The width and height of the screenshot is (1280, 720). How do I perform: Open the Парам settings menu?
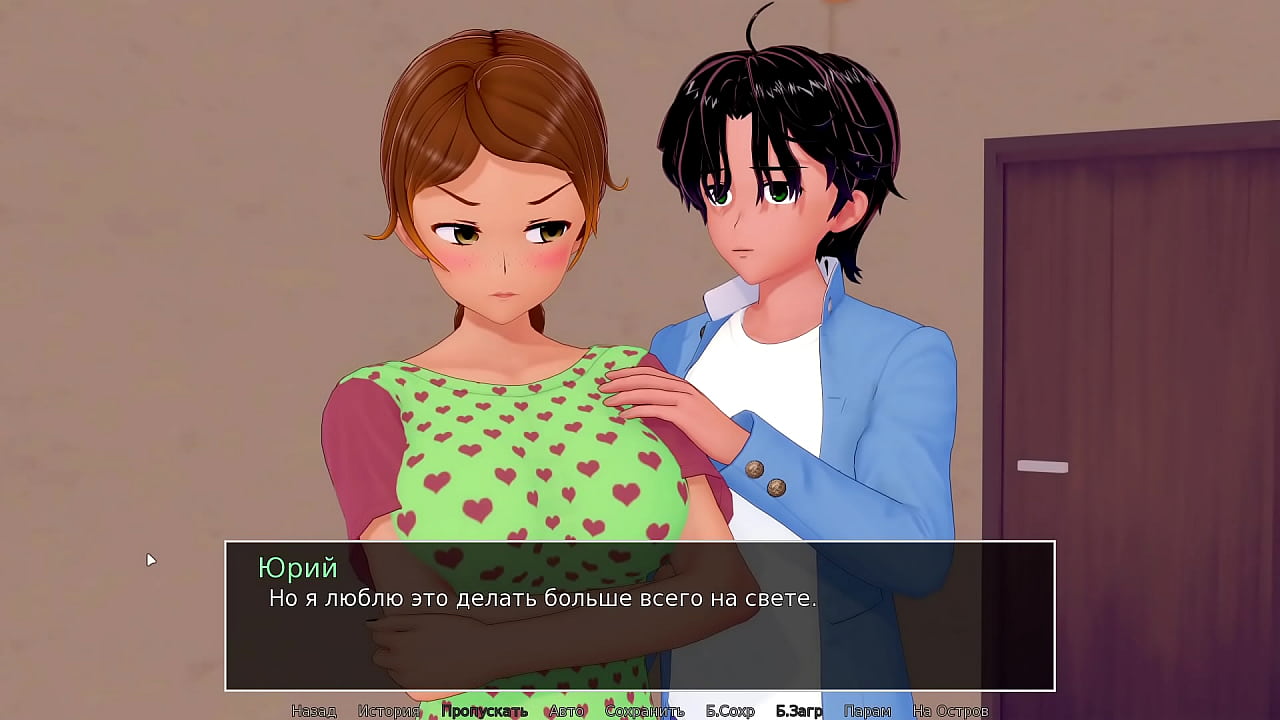click(x=867, y=711)
